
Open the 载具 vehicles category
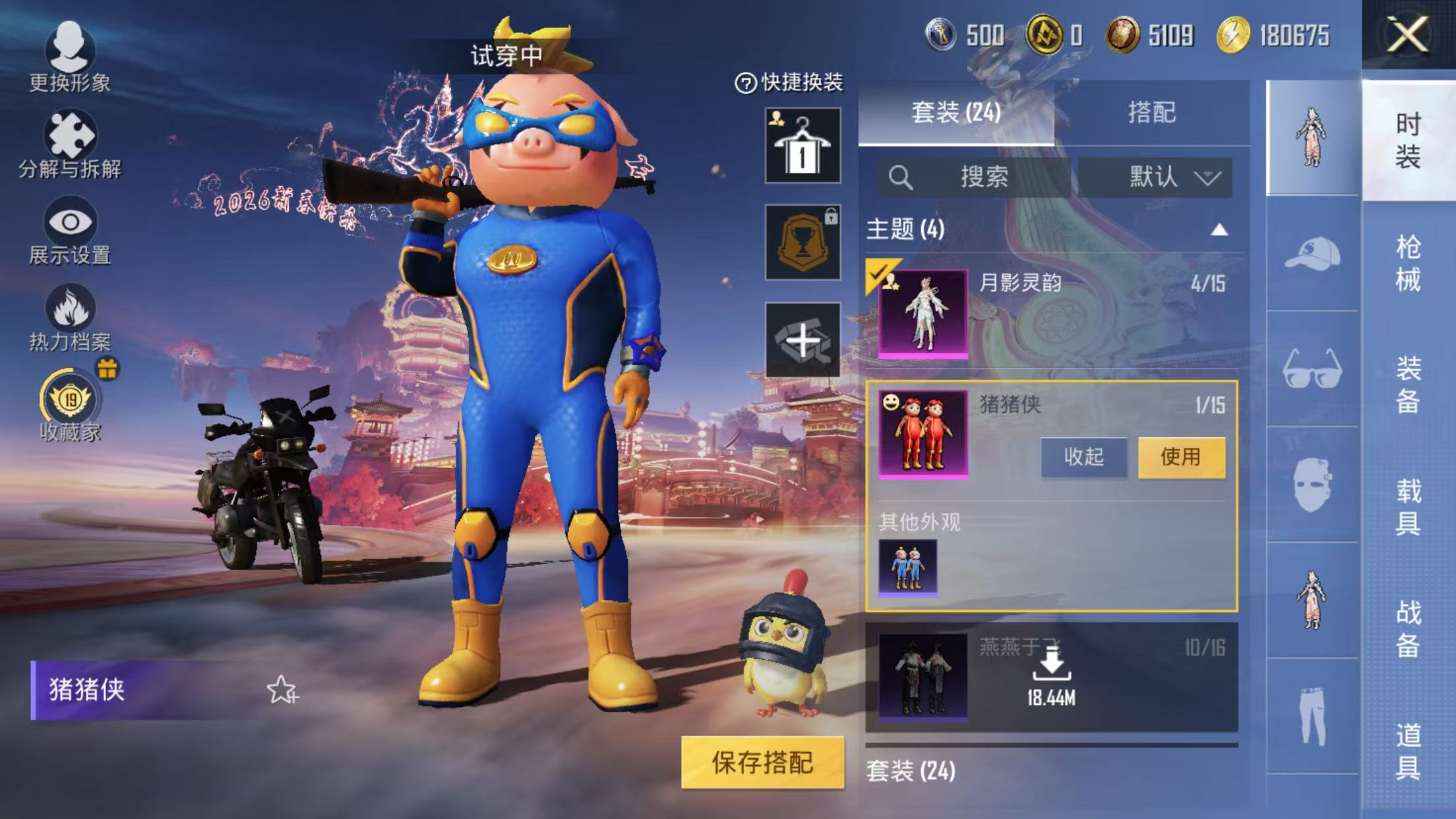(x=1408, y=506)
